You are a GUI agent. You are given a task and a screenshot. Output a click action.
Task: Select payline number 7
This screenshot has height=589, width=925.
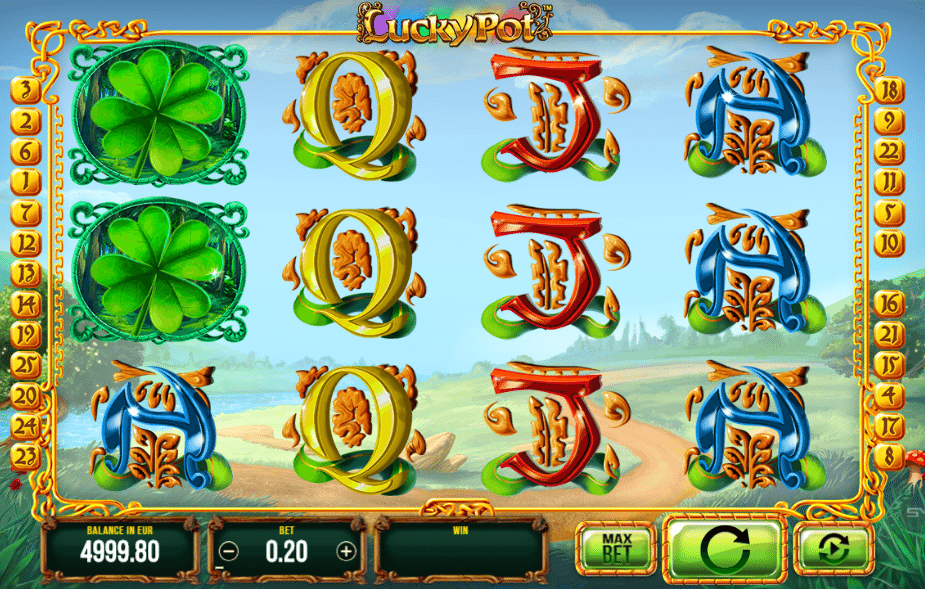tap(26, 213)
